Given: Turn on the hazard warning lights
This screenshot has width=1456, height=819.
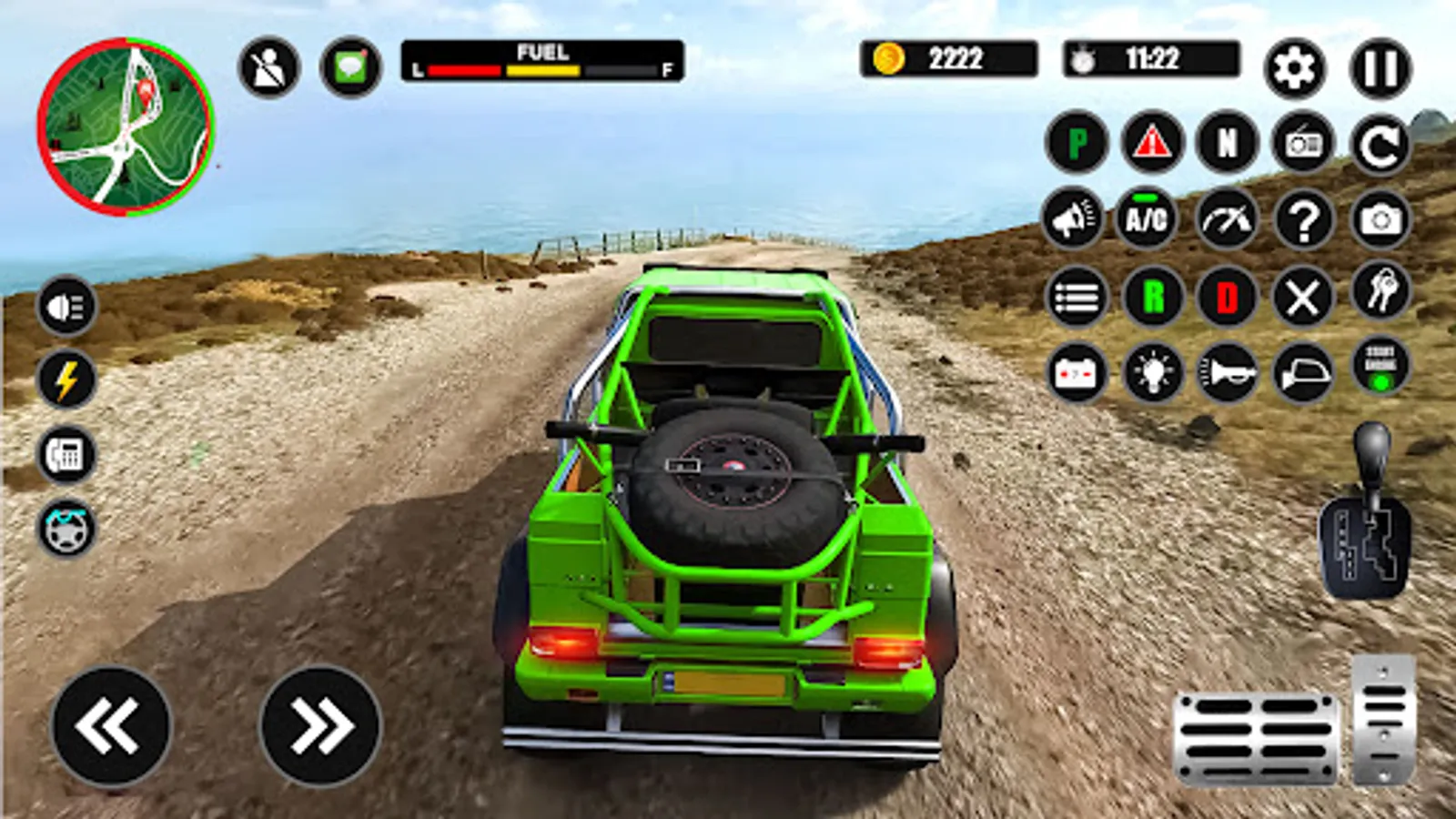Looking at the screenshot, I should [x=1152, y=143].
